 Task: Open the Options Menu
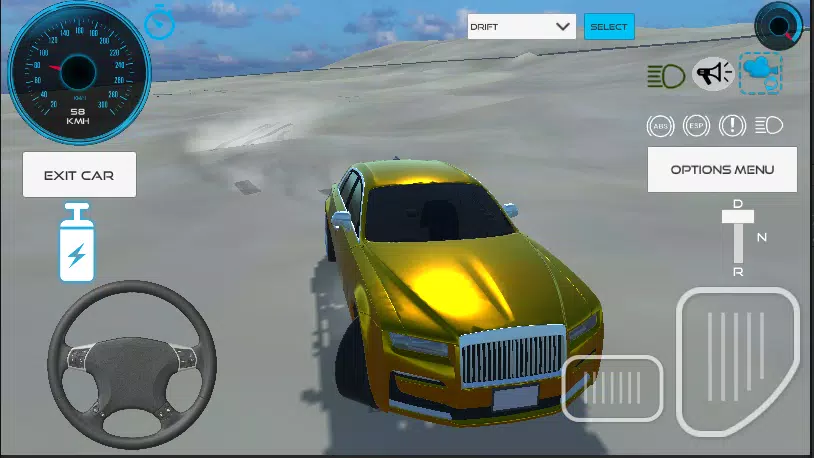(x=722, y=169)
